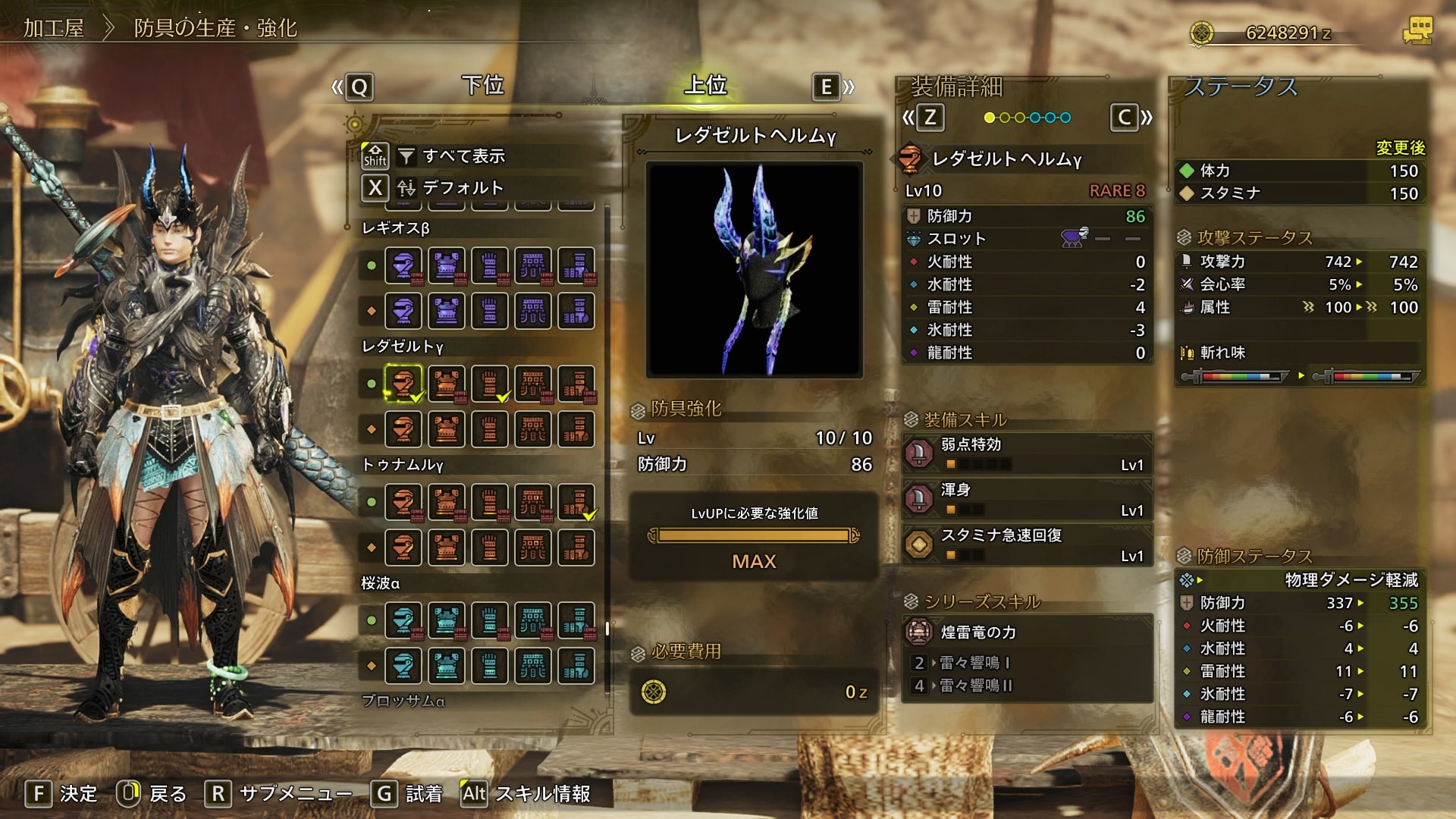This screenshot has height=819, width=1456.
Task: Select the highlighted レダゼルトヘルムγ helm icon
Action: pos(403,383)
